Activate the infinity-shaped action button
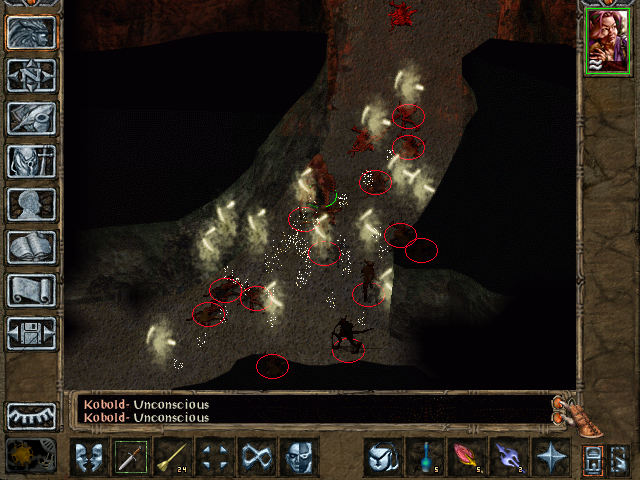This screenshot has width=640, height=480. coord(257,457)
